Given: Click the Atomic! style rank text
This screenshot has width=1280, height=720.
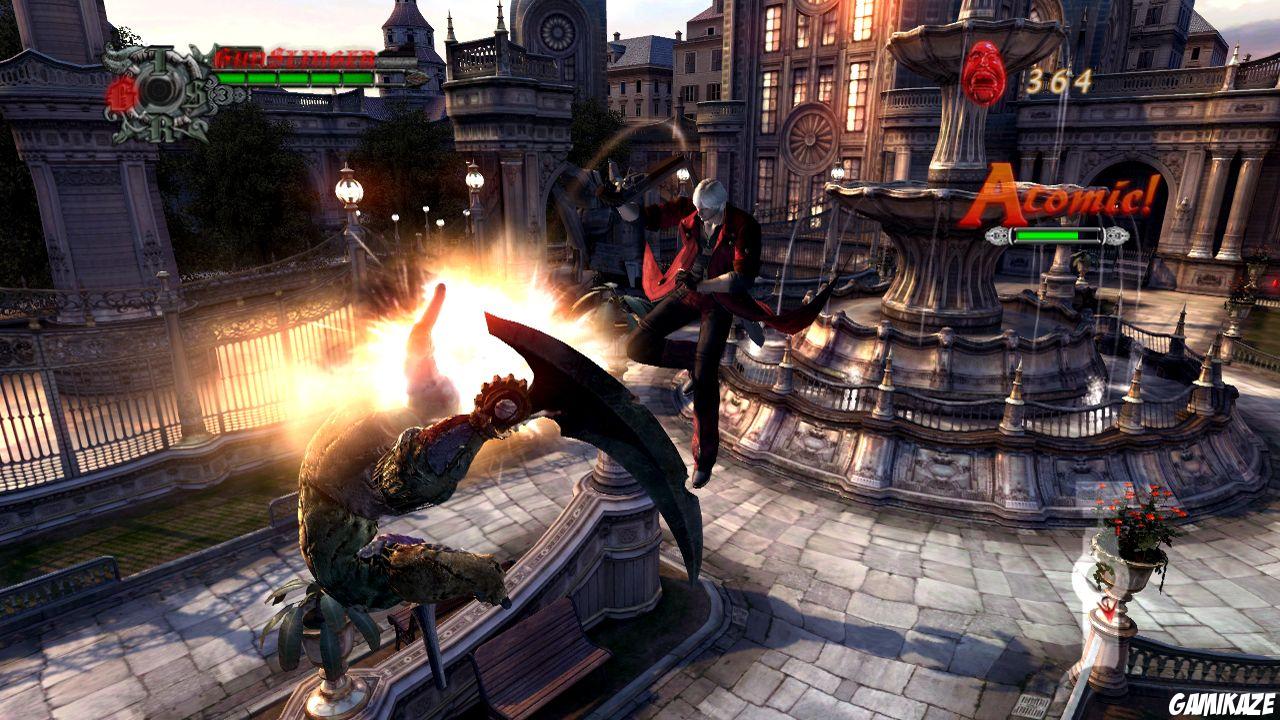Looking at the screenshot, I should pos(1064,195).
